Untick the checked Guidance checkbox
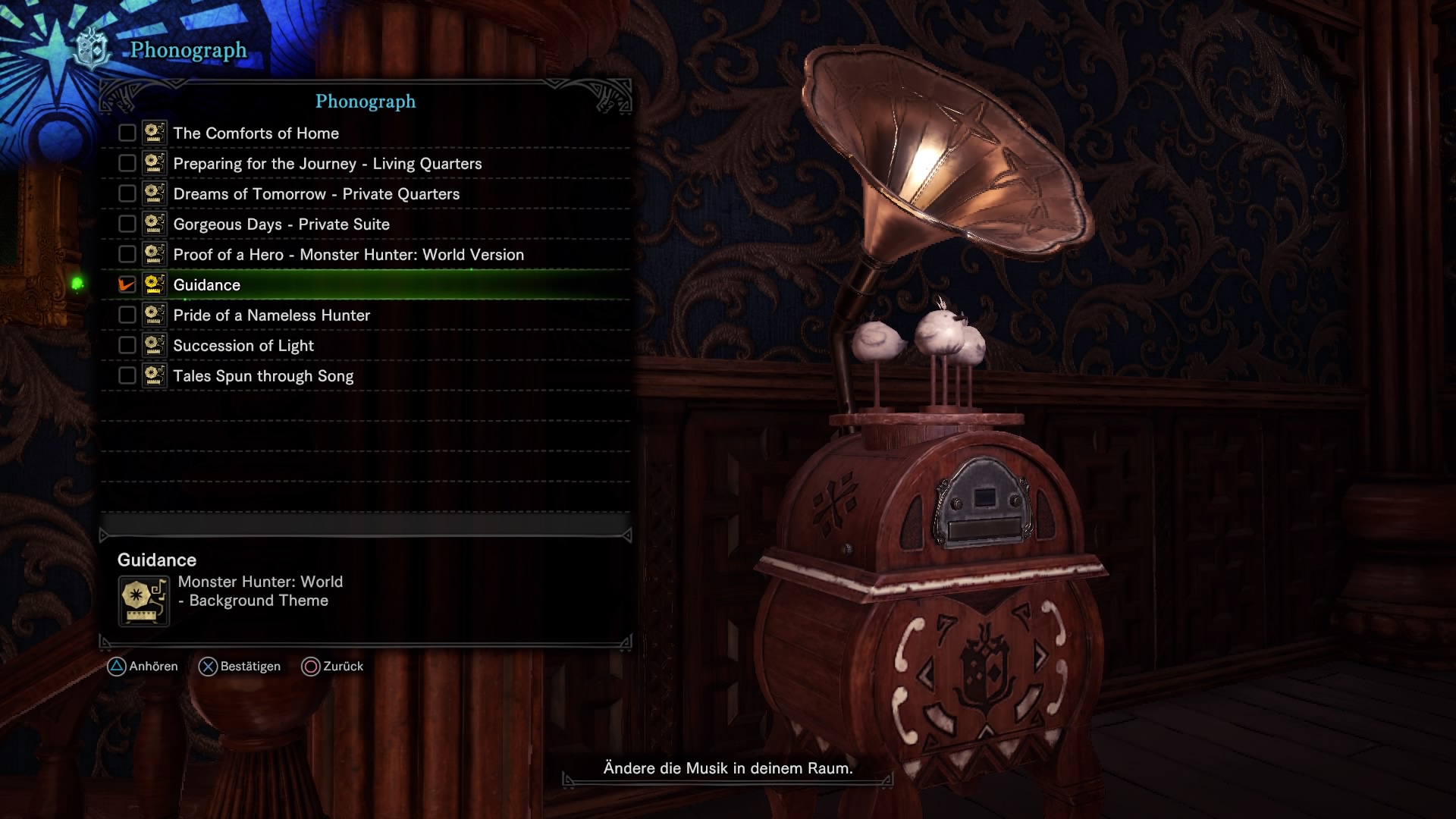 coord(127,285)
